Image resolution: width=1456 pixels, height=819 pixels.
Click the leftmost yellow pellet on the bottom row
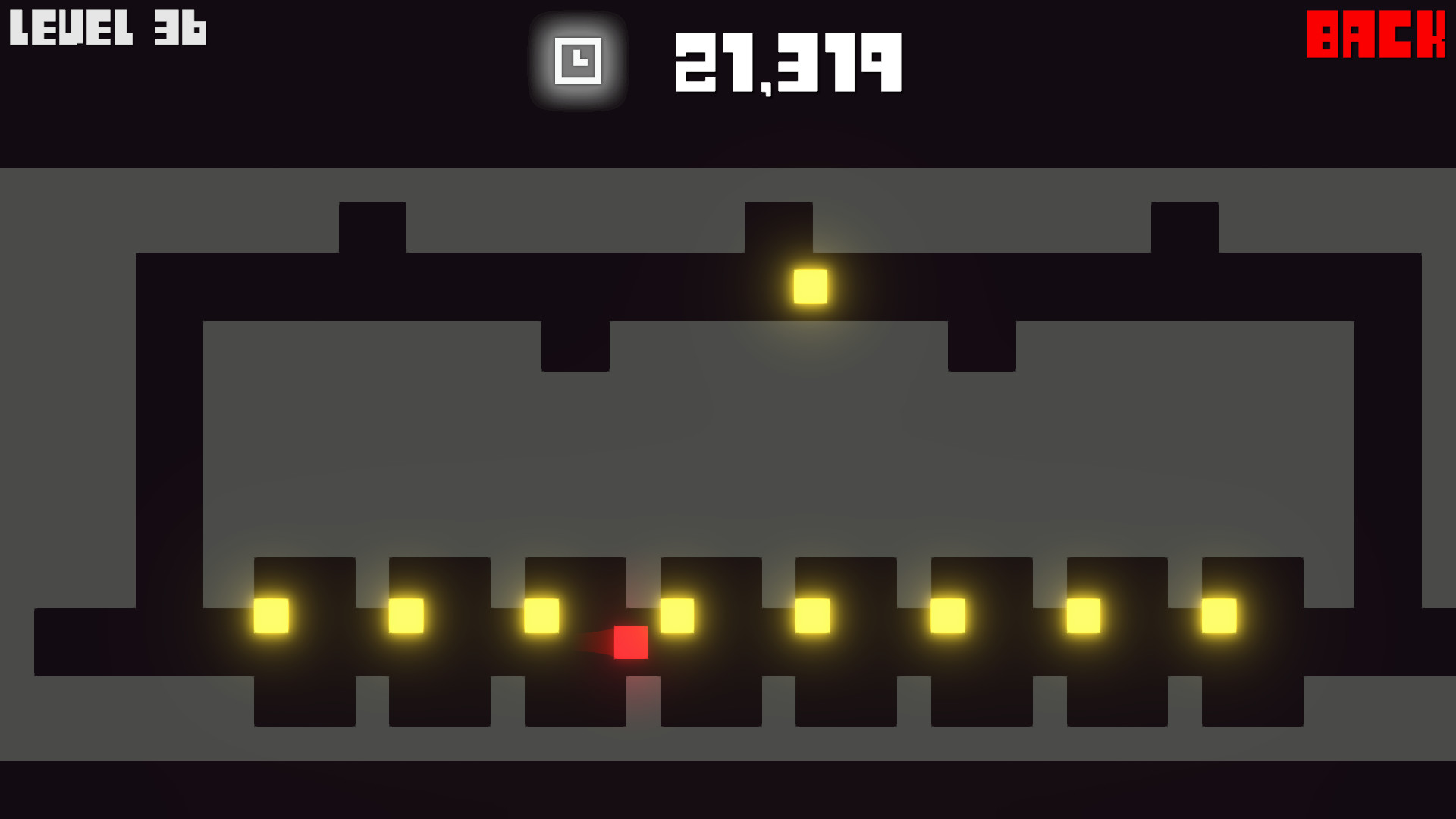pos(271,617)
